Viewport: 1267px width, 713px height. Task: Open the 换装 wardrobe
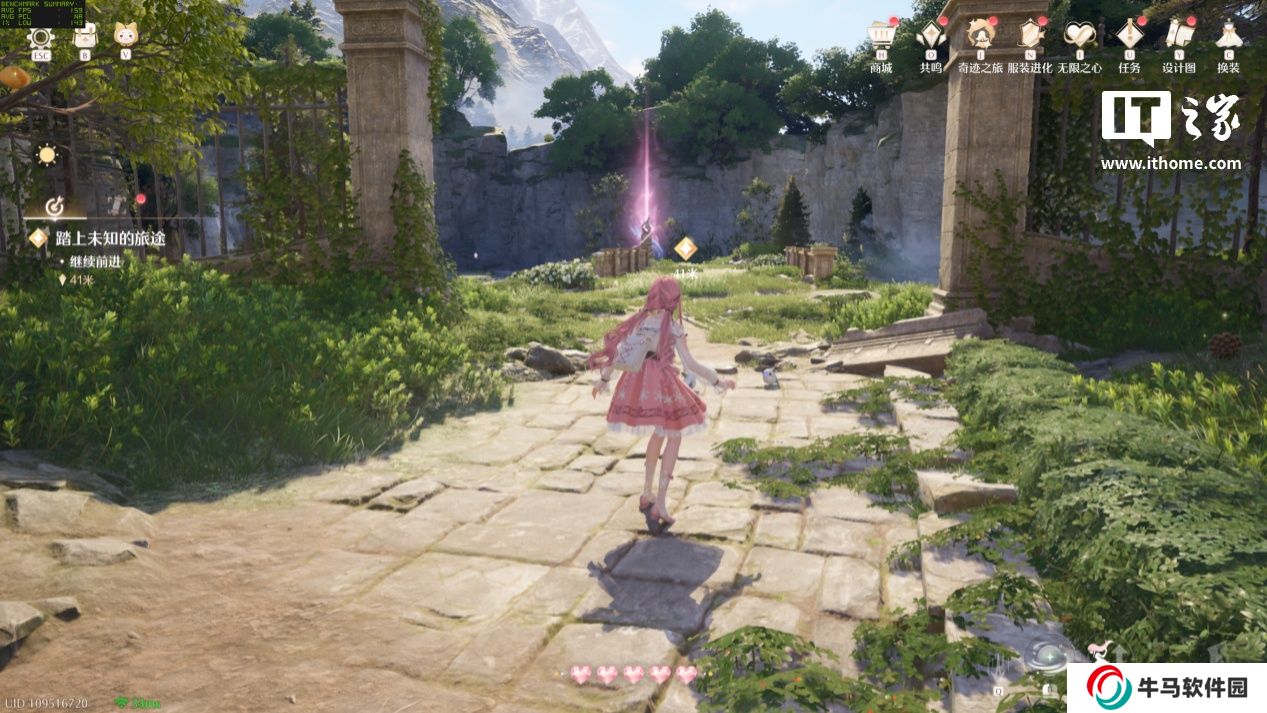(1228, 37)
